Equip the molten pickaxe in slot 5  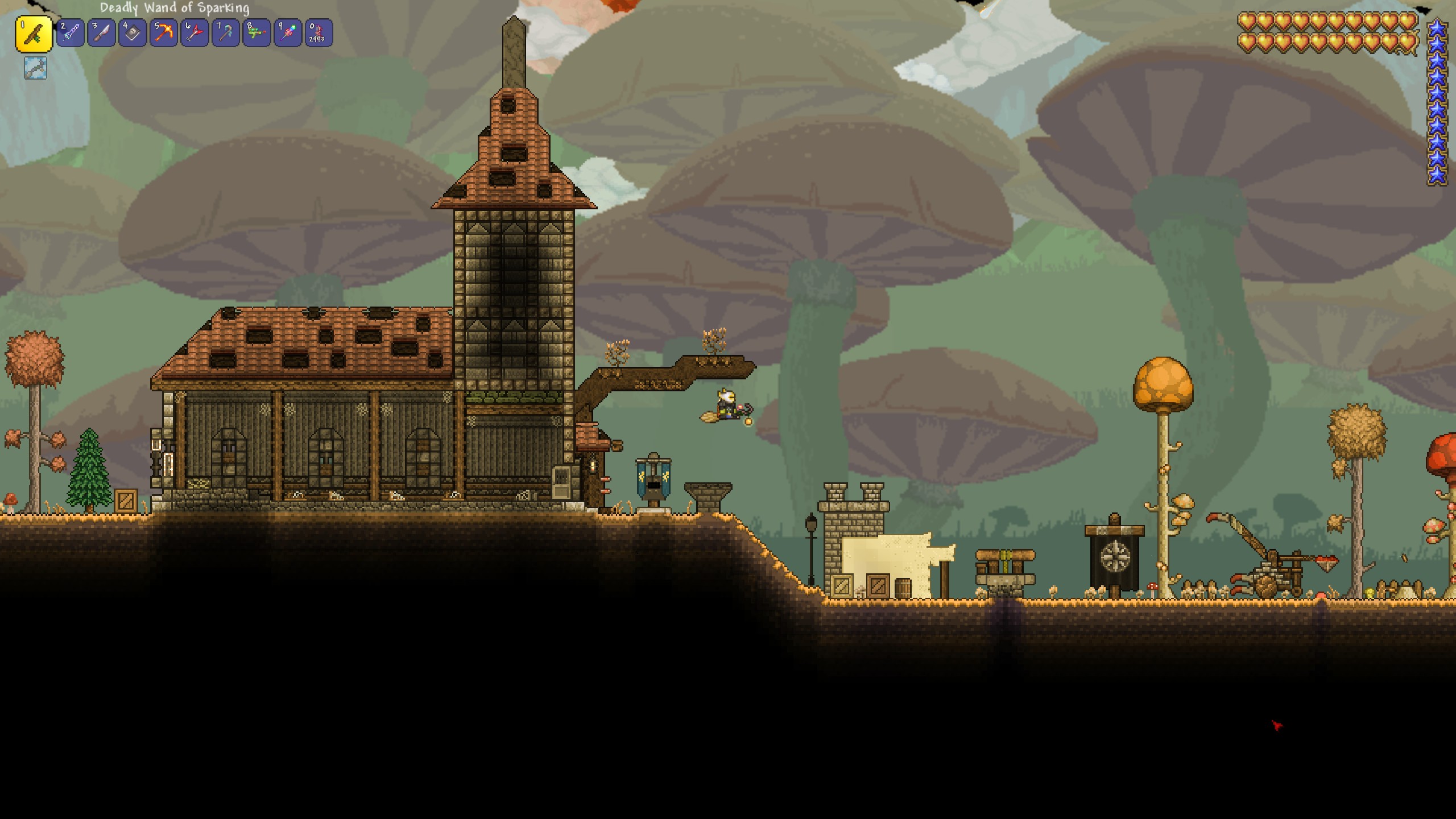tap(164, 34)
